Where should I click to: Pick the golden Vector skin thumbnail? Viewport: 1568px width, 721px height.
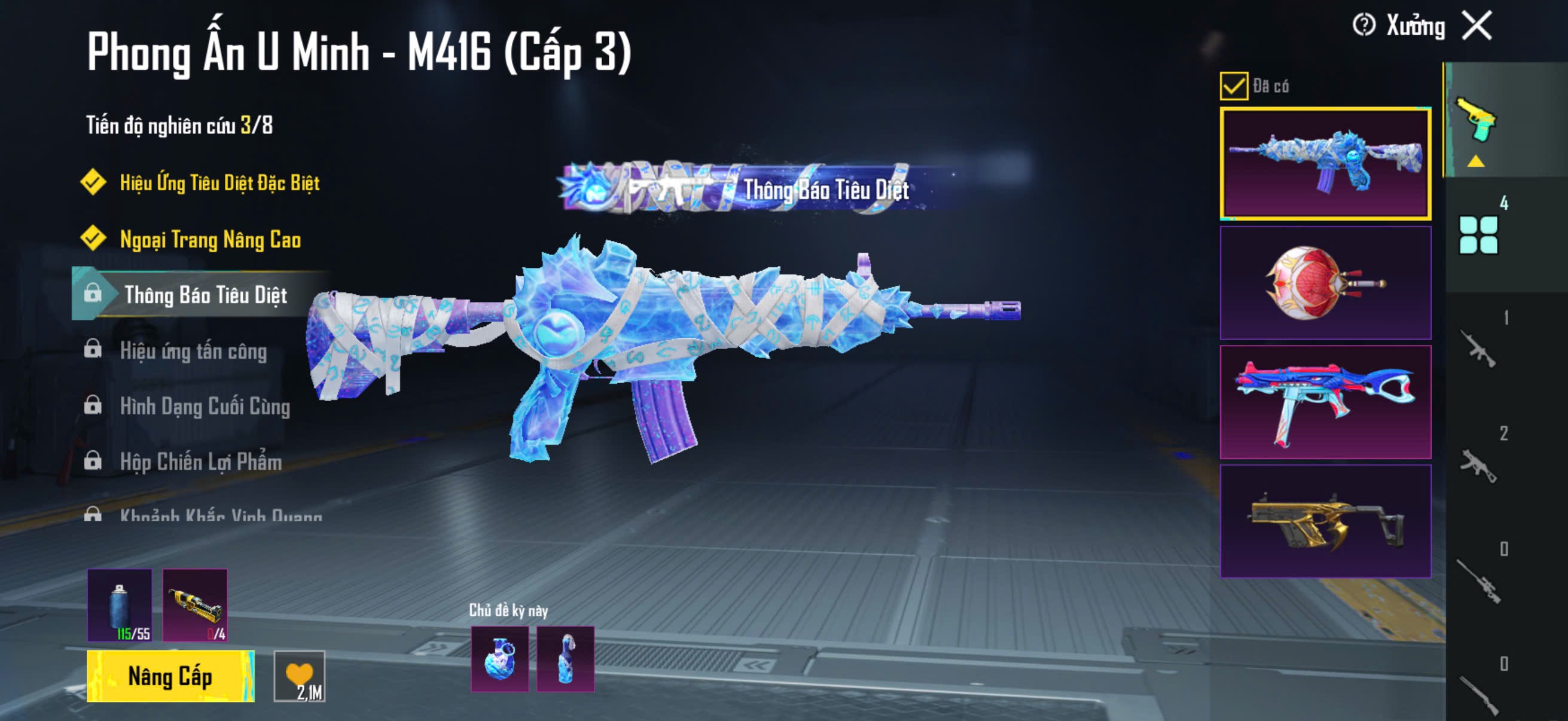pos(1325,521)
